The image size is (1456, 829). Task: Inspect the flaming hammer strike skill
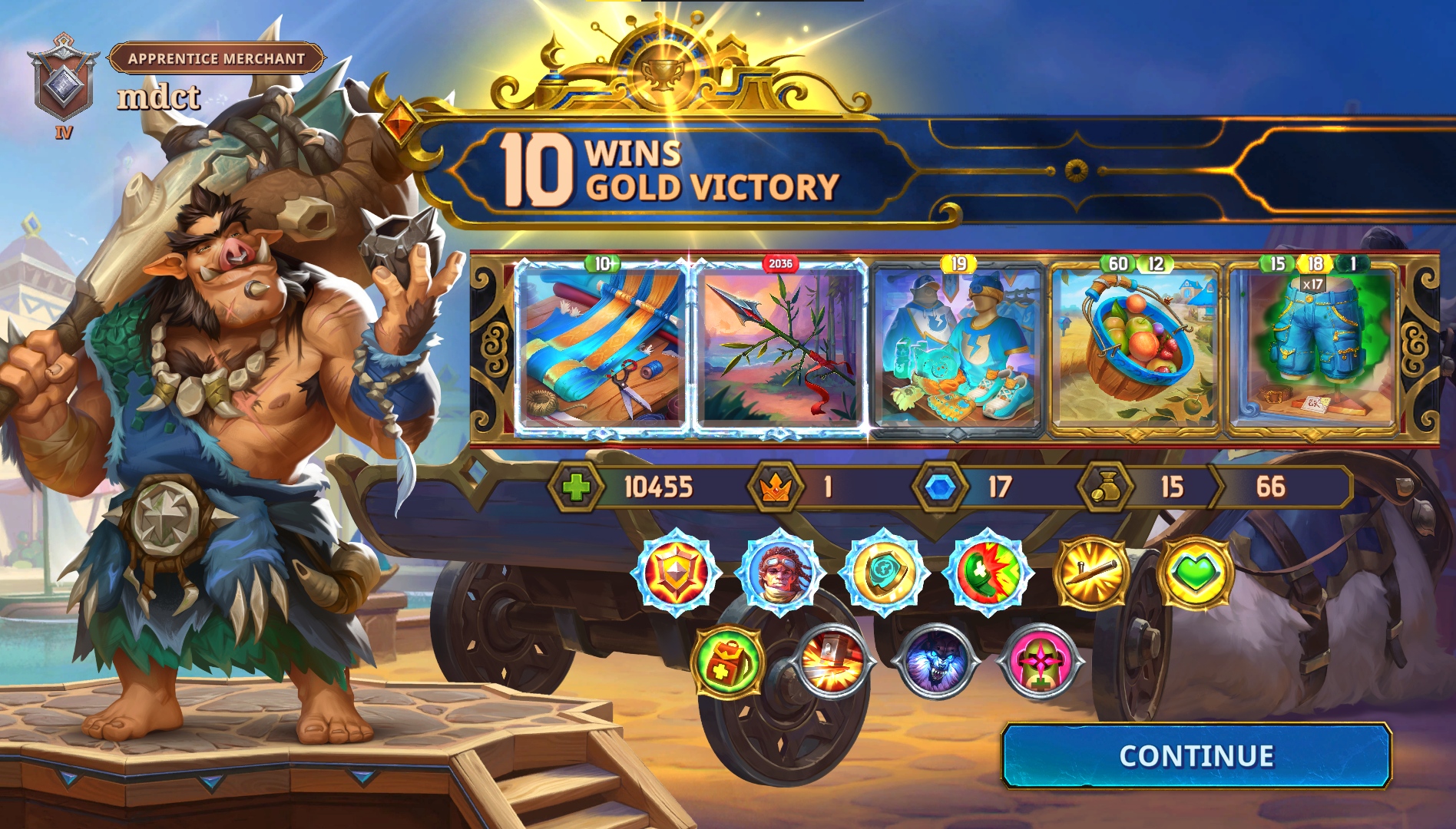click(832, 662)
